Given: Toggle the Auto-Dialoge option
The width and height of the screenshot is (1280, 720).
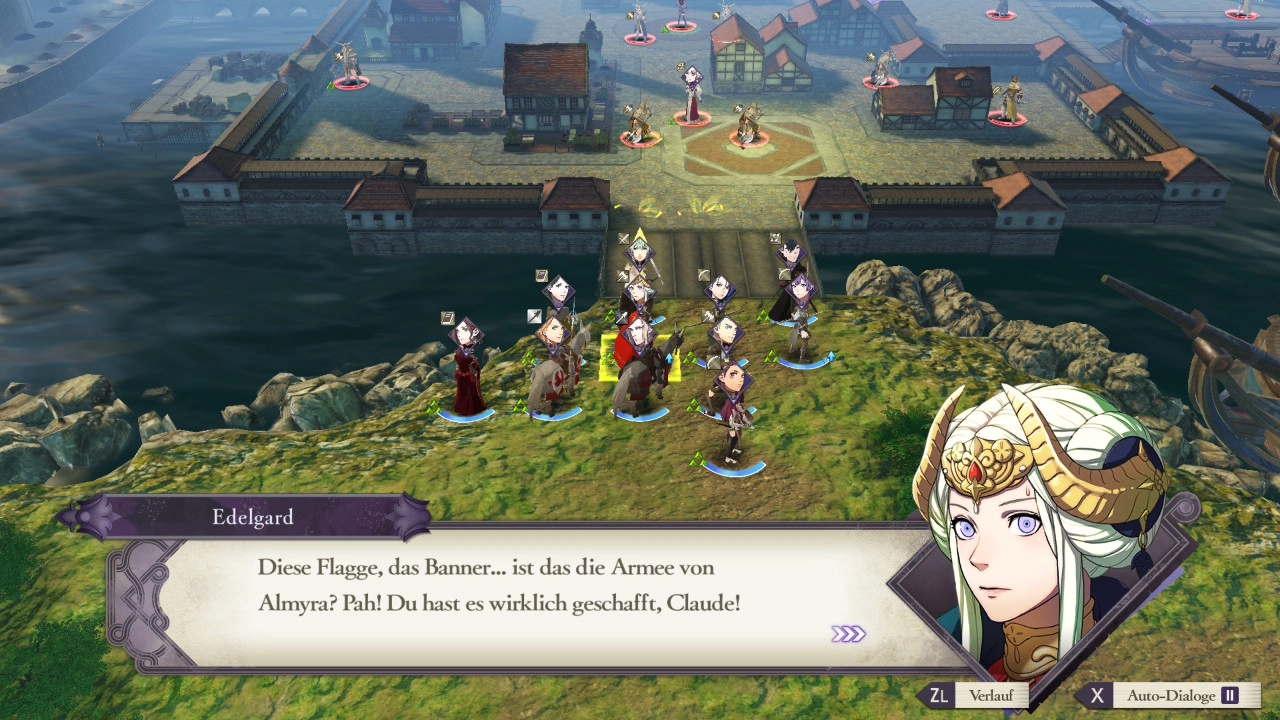Looking at the screenshot, I should 1166,696.
